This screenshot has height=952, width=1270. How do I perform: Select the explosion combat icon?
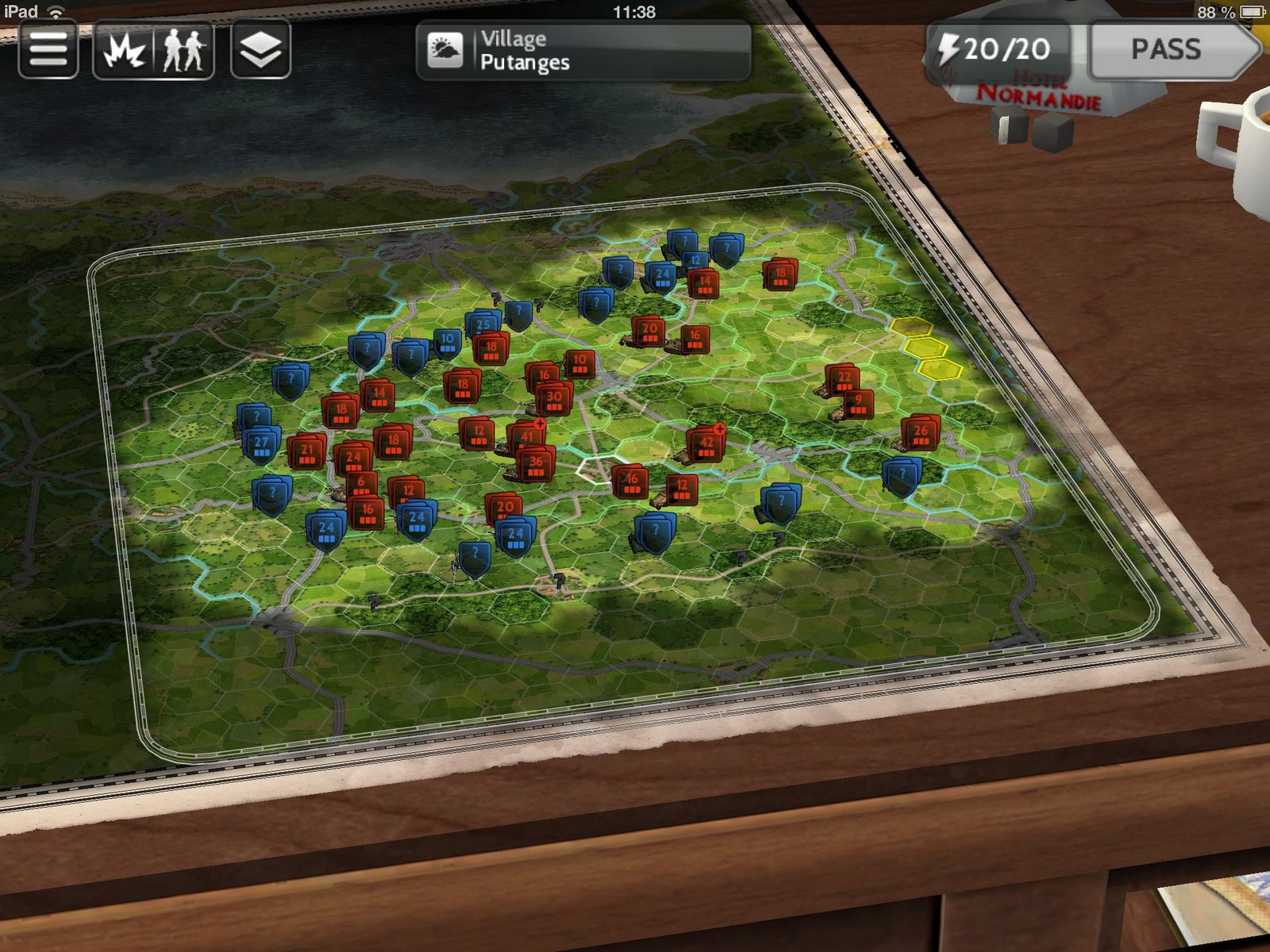[125, 51]
